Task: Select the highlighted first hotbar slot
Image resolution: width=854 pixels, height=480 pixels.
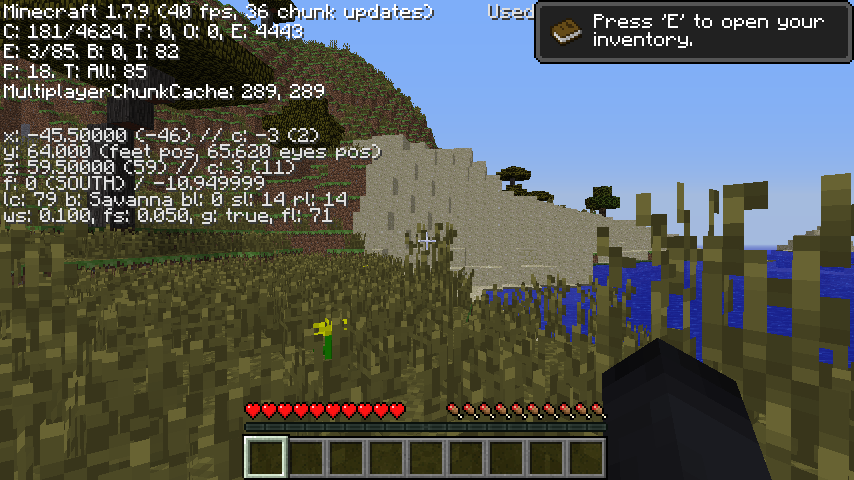Action: (x=266, y=457)
